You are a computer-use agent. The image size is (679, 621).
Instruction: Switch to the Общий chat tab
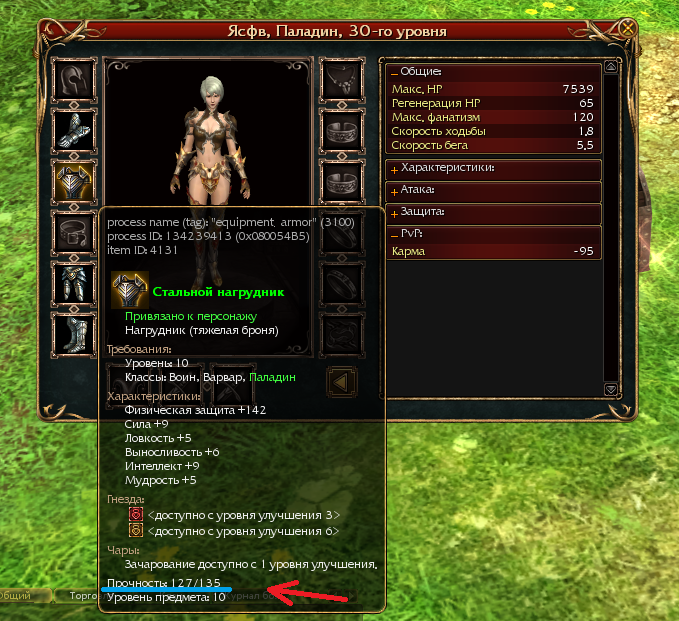tap(14, 596)
